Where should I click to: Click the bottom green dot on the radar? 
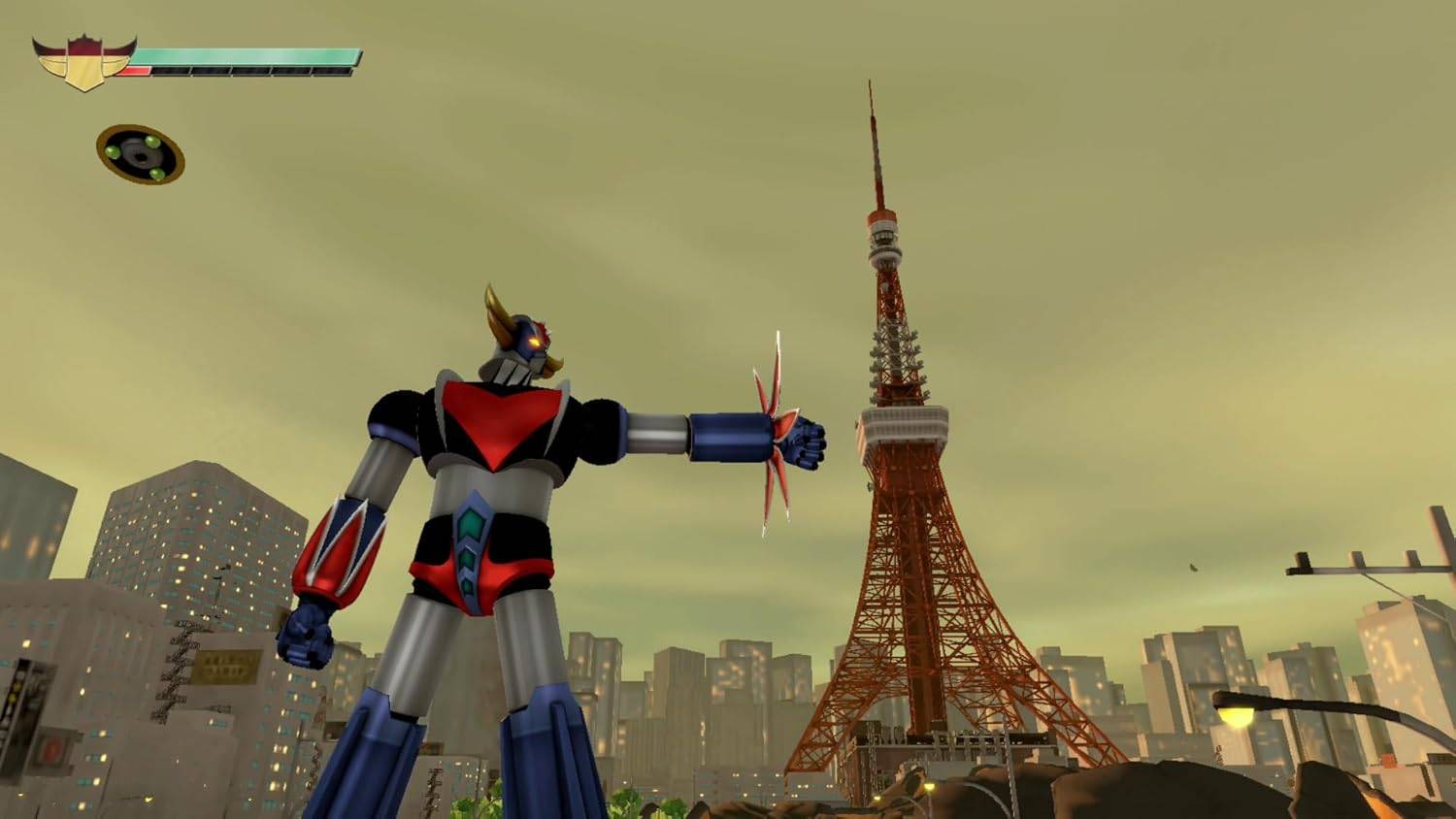(157, 174)
